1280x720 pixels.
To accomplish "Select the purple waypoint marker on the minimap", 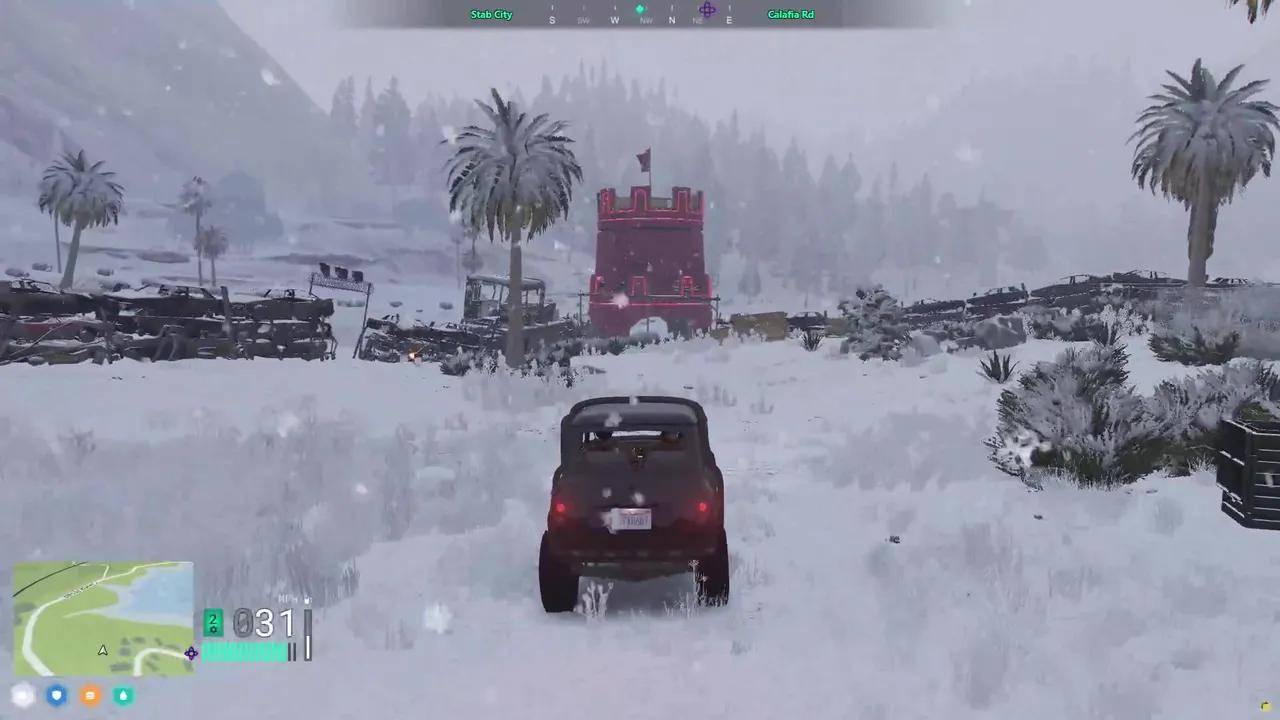I will (191, 653).
